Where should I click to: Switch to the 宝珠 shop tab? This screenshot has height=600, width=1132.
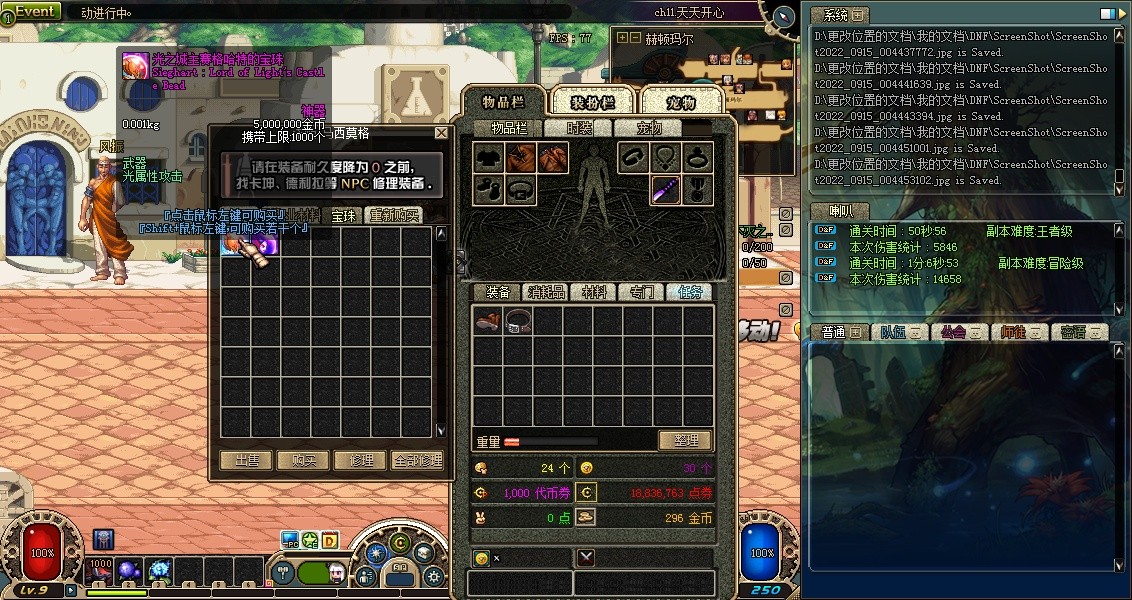tap(344, 215)
